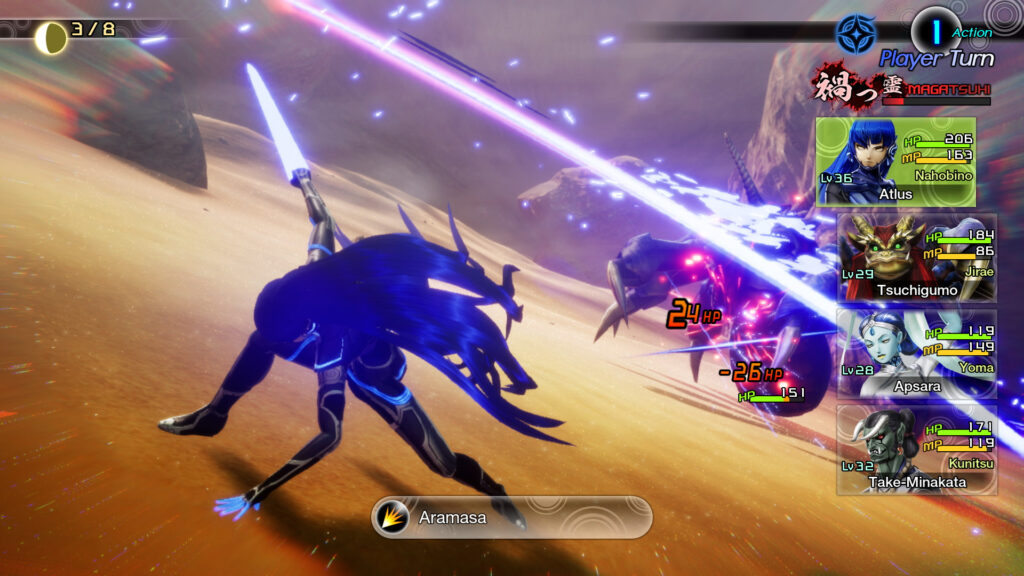Select Nahobino's party panel
The width and height of the screenshot is (1024, 576).
(895, 162)
